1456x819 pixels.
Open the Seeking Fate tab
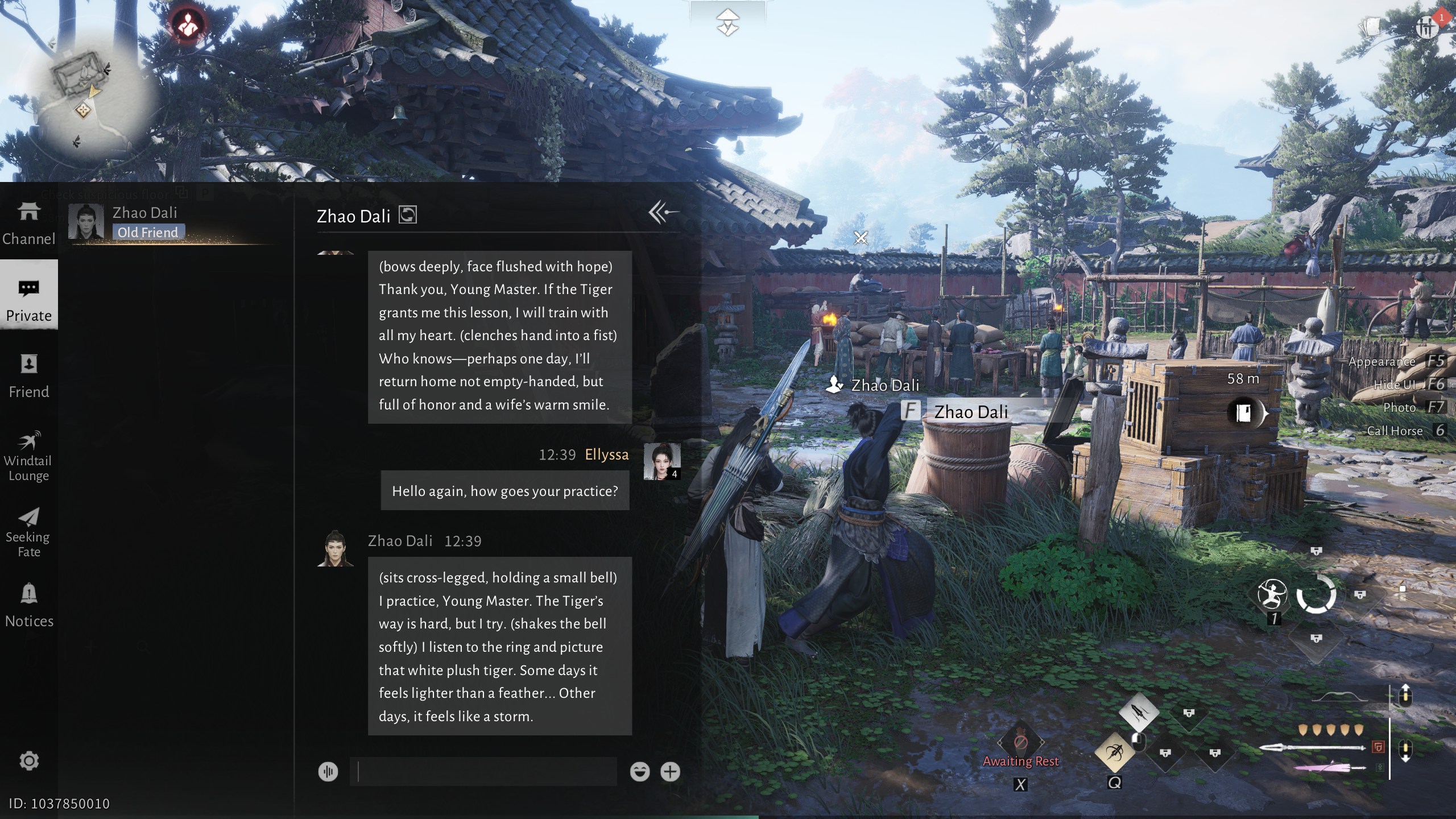pyautogui.click(x=28, y=532)
